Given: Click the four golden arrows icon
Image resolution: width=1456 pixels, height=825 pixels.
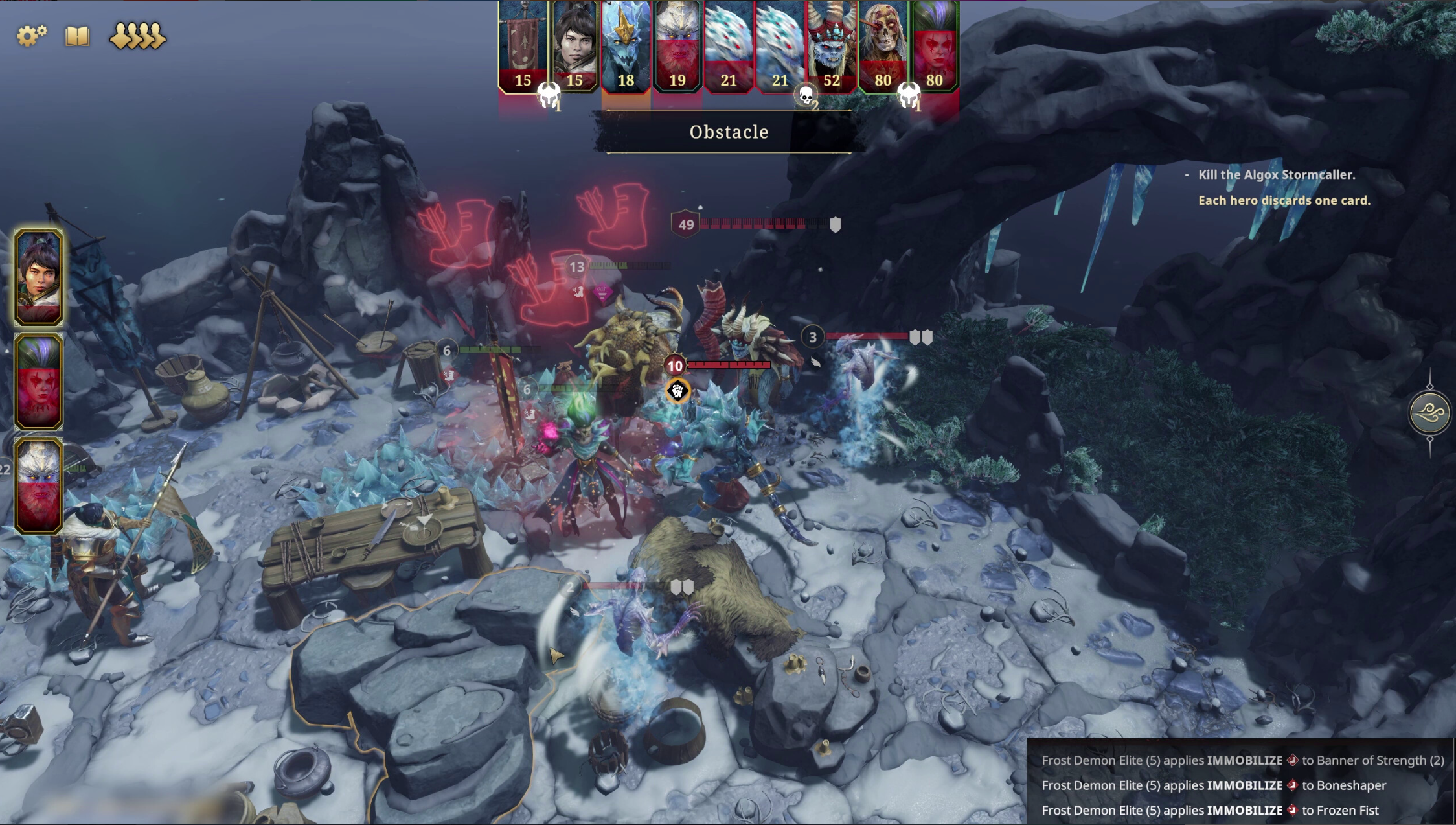Looking at the screenshot, I should [137, 36].
